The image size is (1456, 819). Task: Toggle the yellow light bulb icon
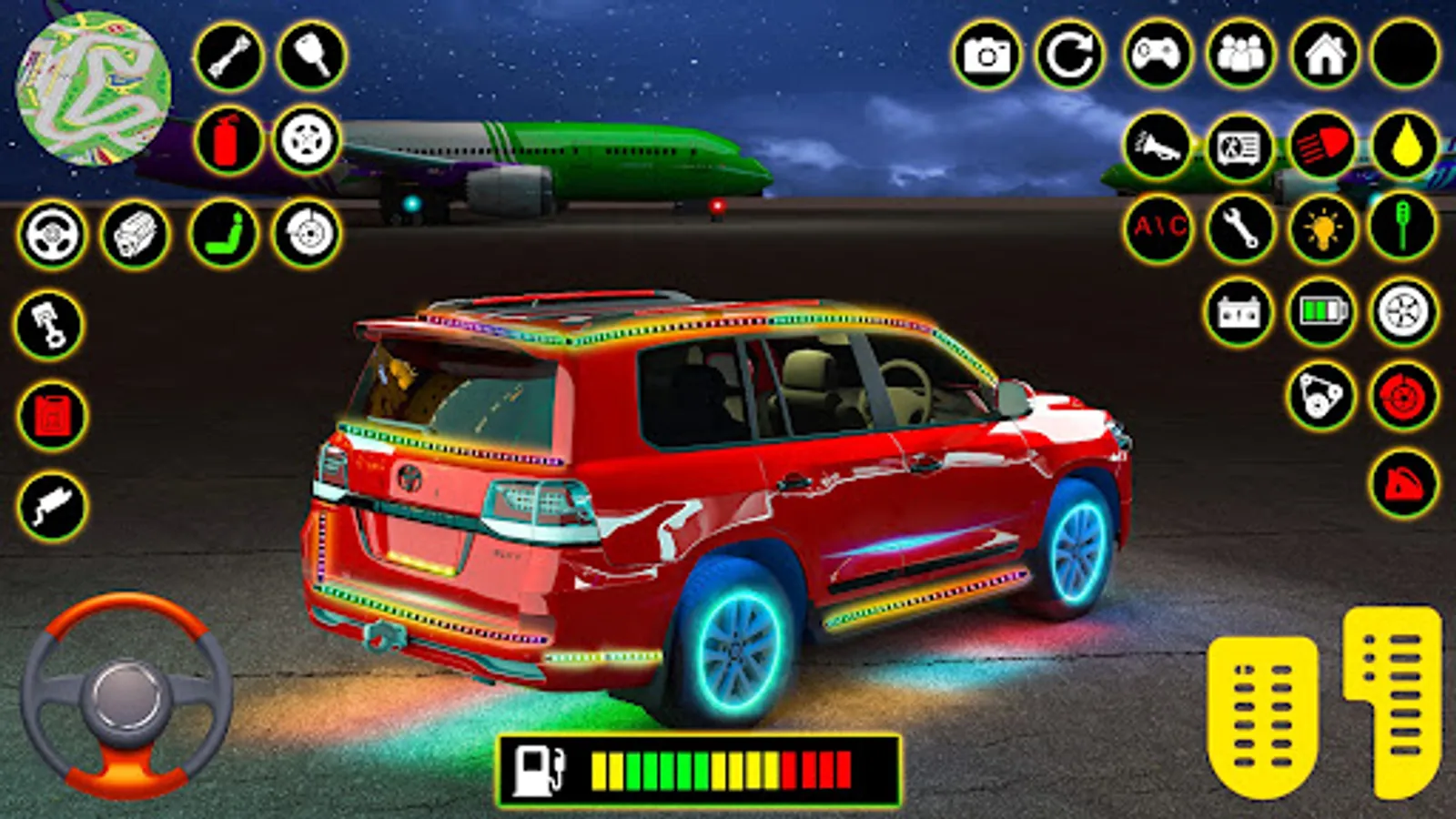(x=1322, y=228)
